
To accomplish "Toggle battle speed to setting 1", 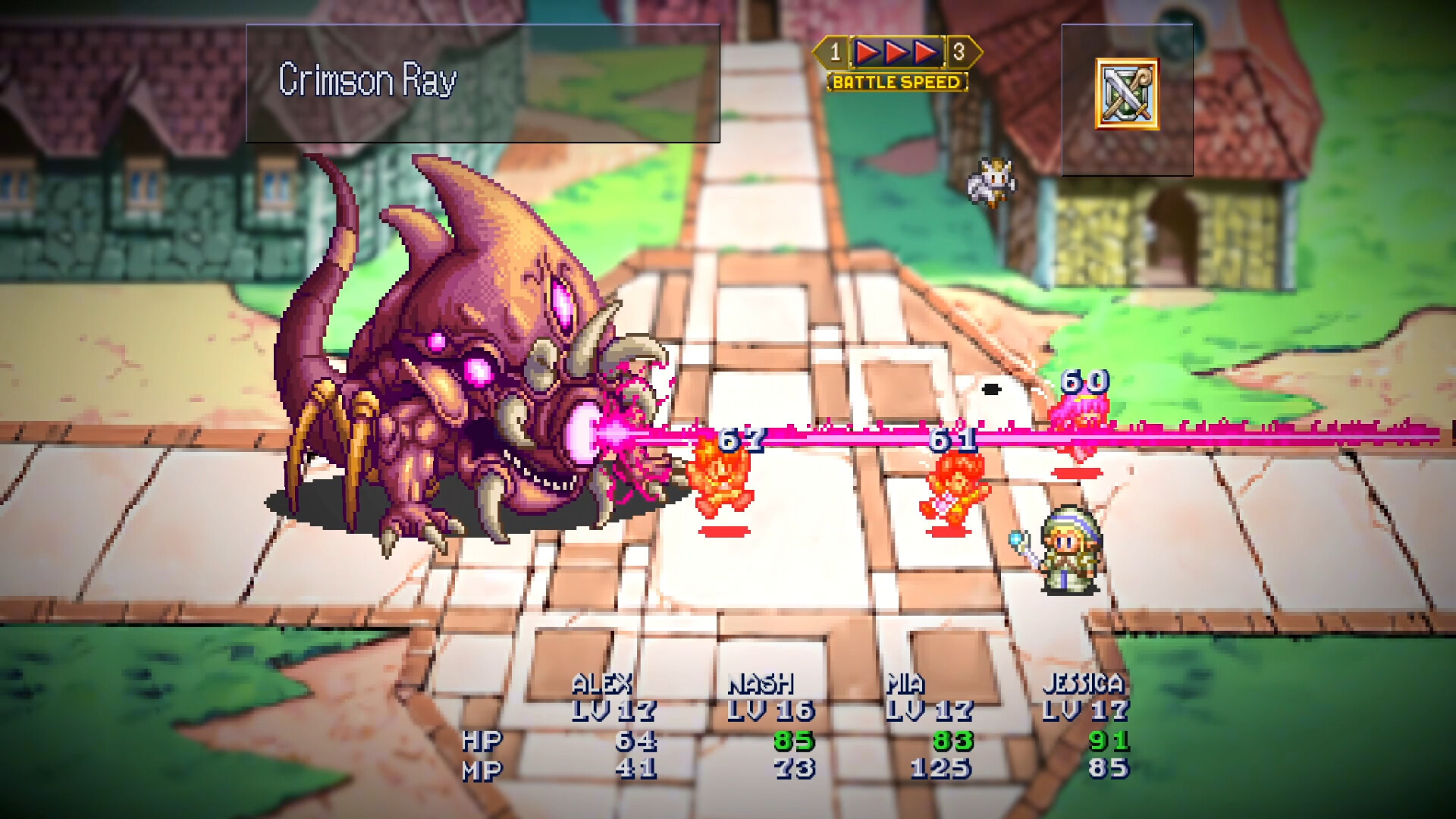I will 835,52.
